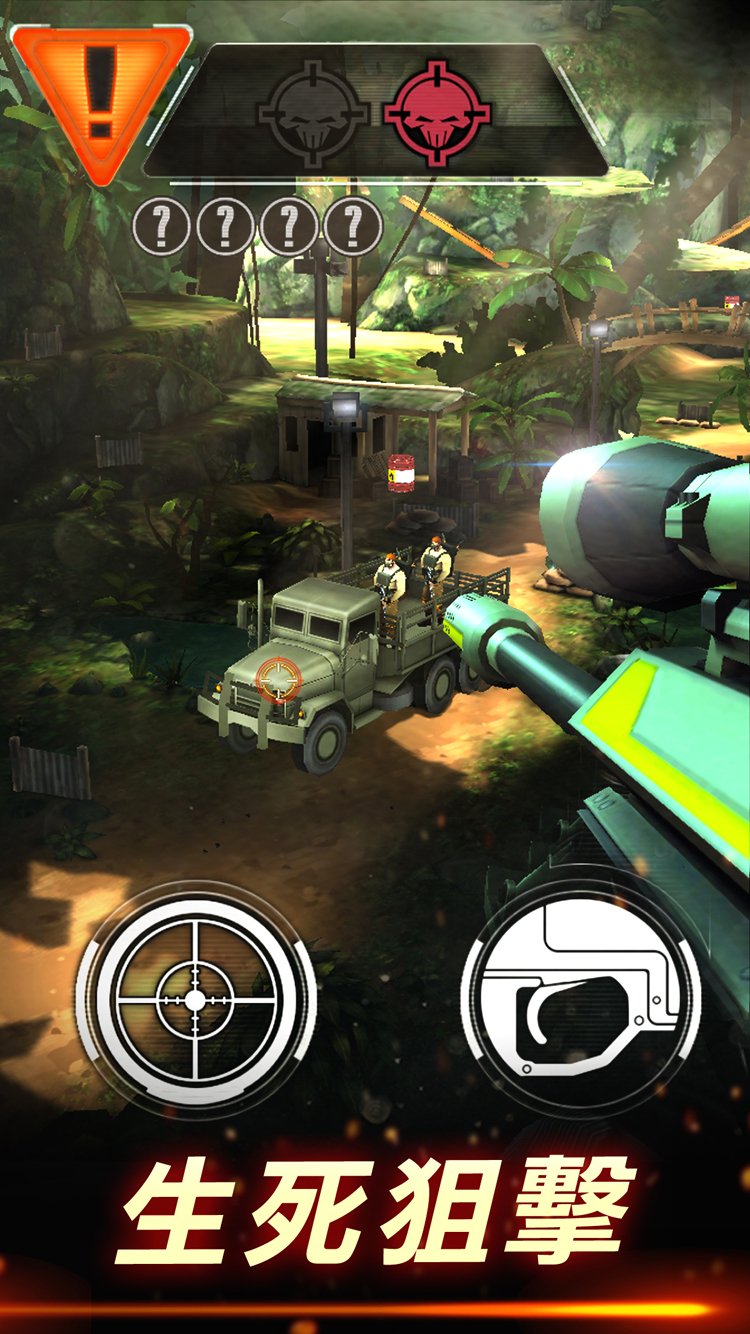
Task: Tap the sniper scope aim button
Action: click(x=195, y=998)
